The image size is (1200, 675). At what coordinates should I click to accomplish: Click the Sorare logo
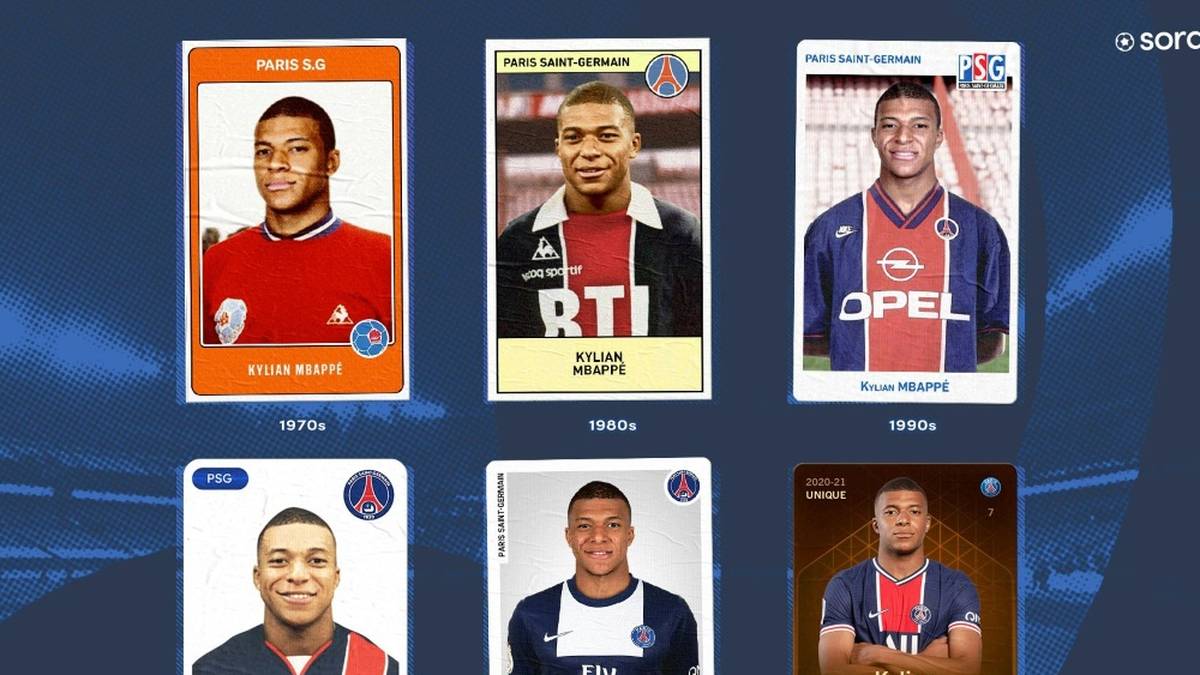(x=1156, y=41)
